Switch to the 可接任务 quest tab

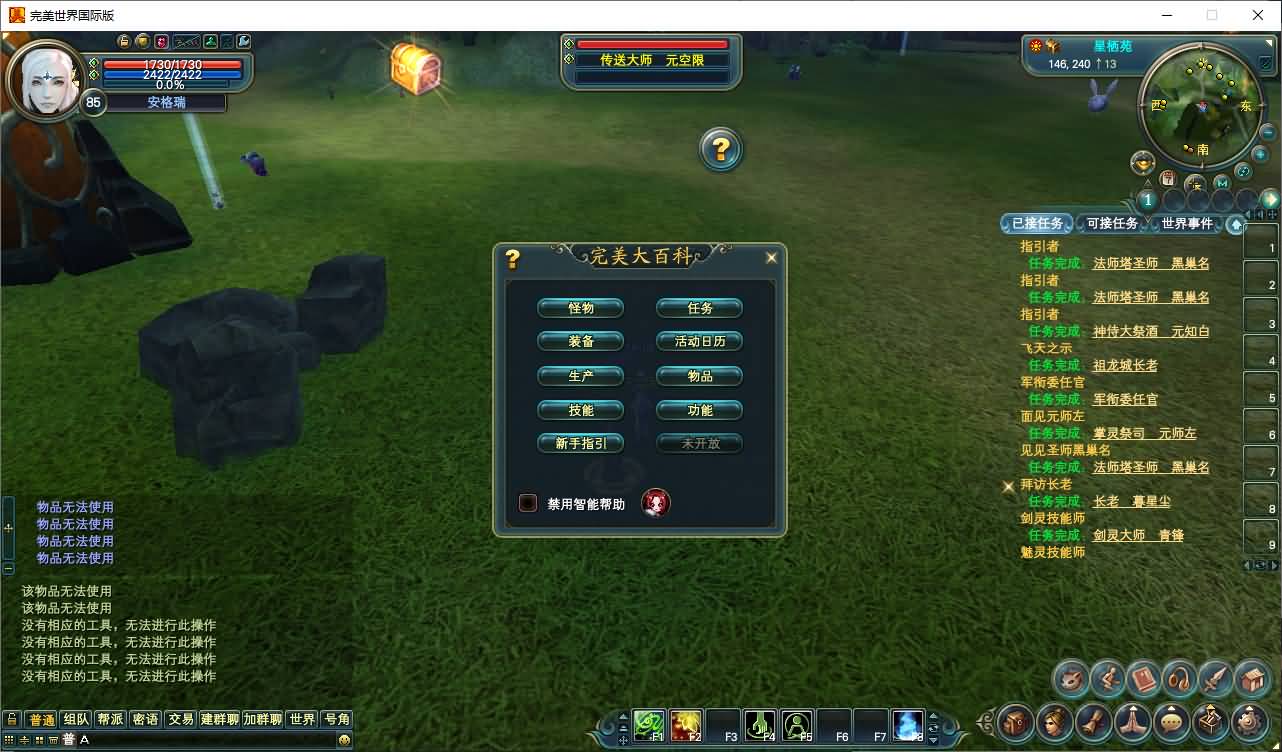click(1112, 224)
